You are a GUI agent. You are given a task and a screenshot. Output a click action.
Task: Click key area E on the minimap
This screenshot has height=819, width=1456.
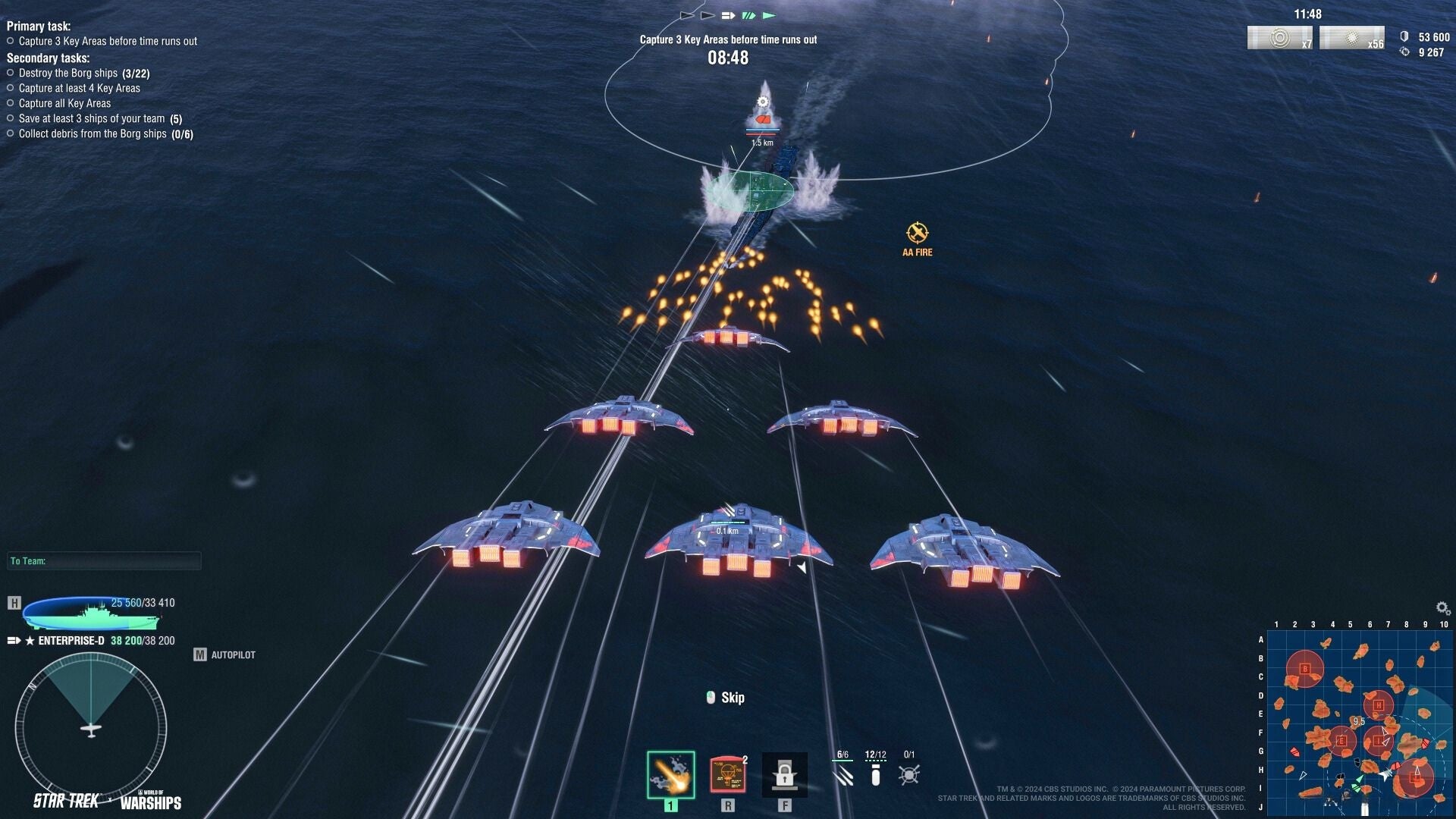coord(1341,741)
